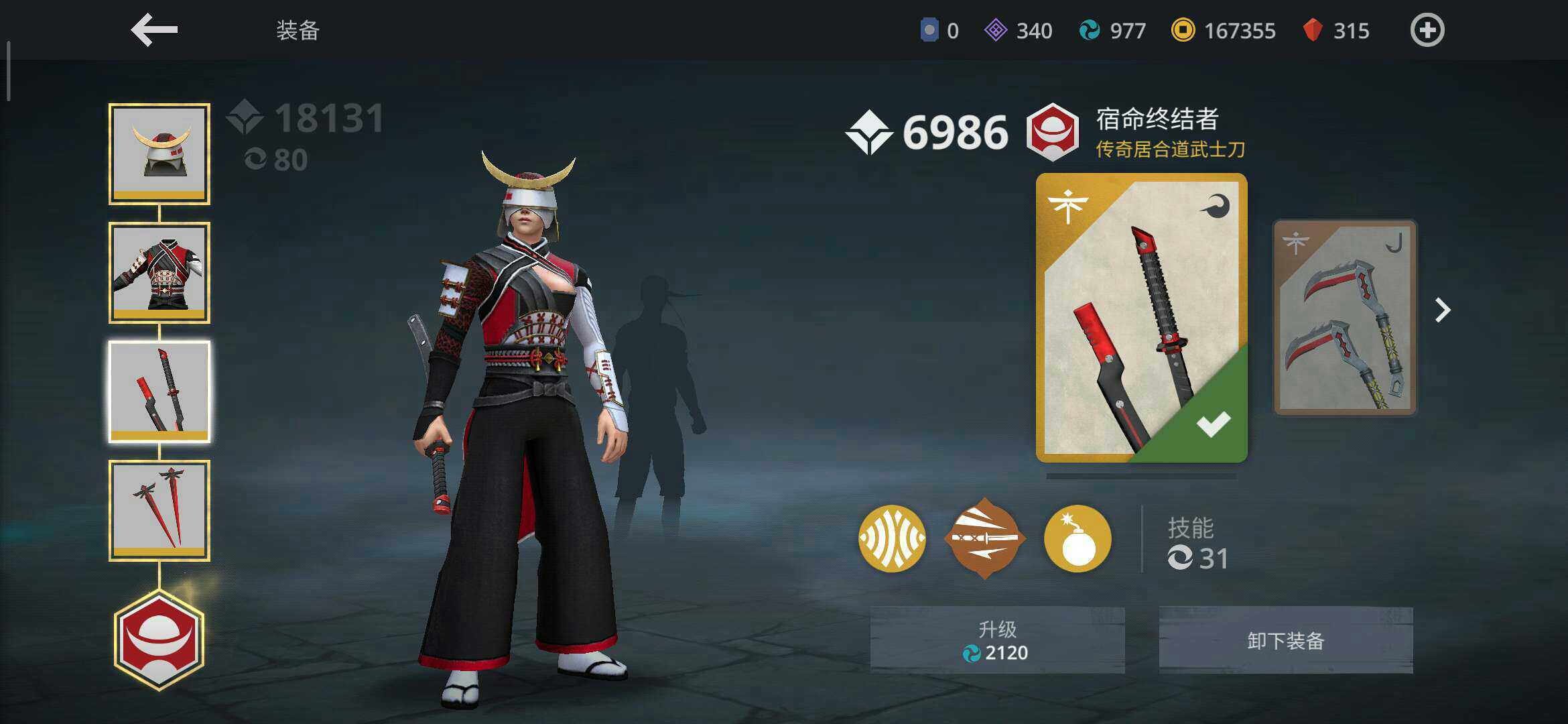1568x724 pixels.
Task: Select the katana weapon equipment slot
Action: 159,391
